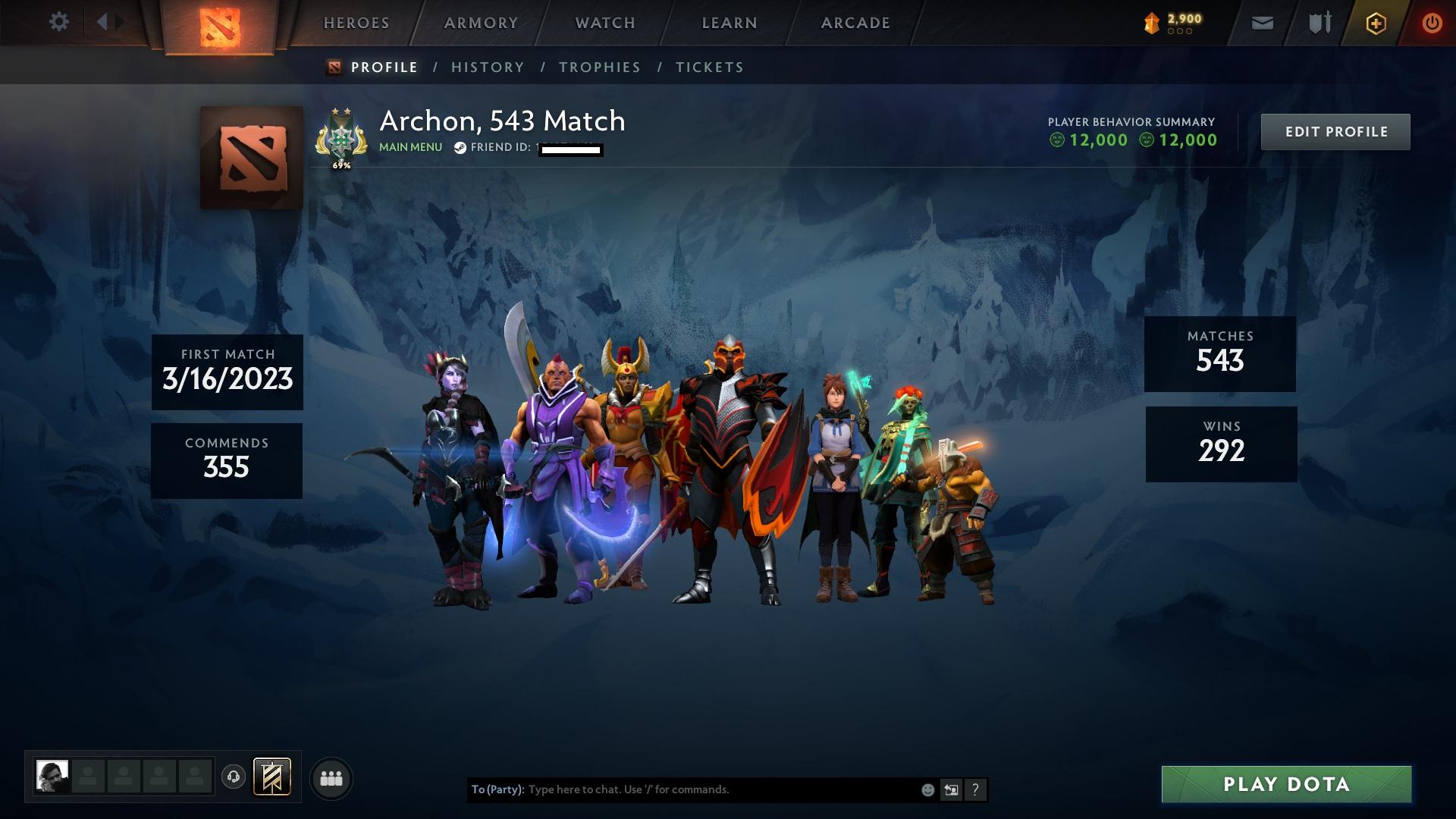The height and width of the screenshot is (819, 1456).
Task: Click the EDIT PROFILE button
Action: pyautogui.click(x=1335, y=131)
